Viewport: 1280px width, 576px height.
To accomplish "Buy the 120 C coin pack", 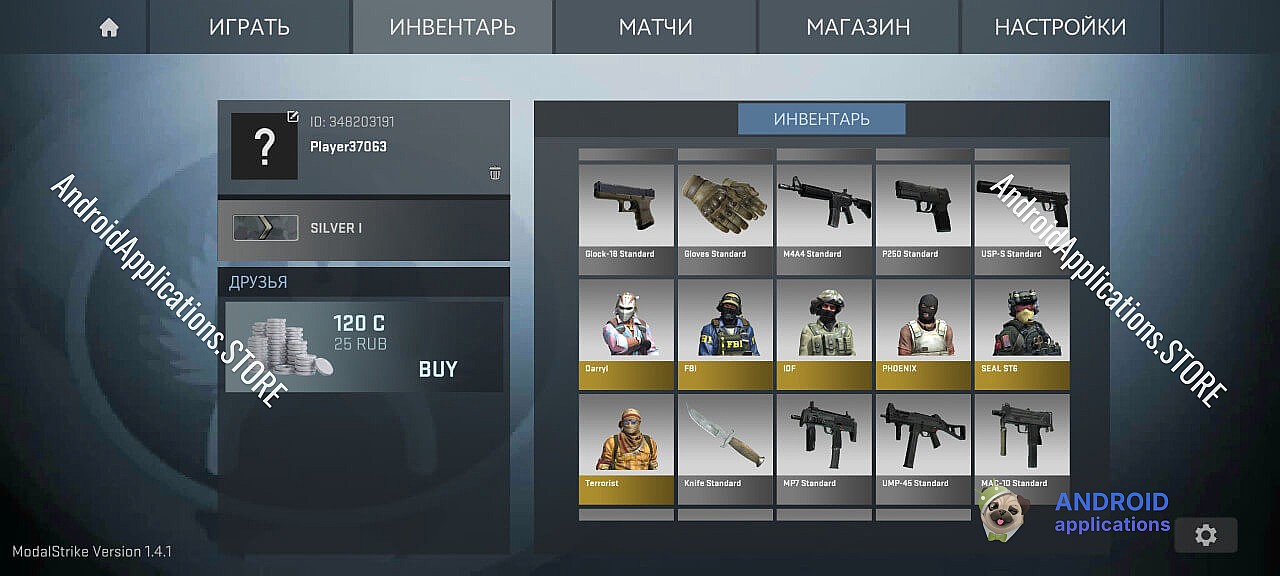I will (x=438, y=369).
